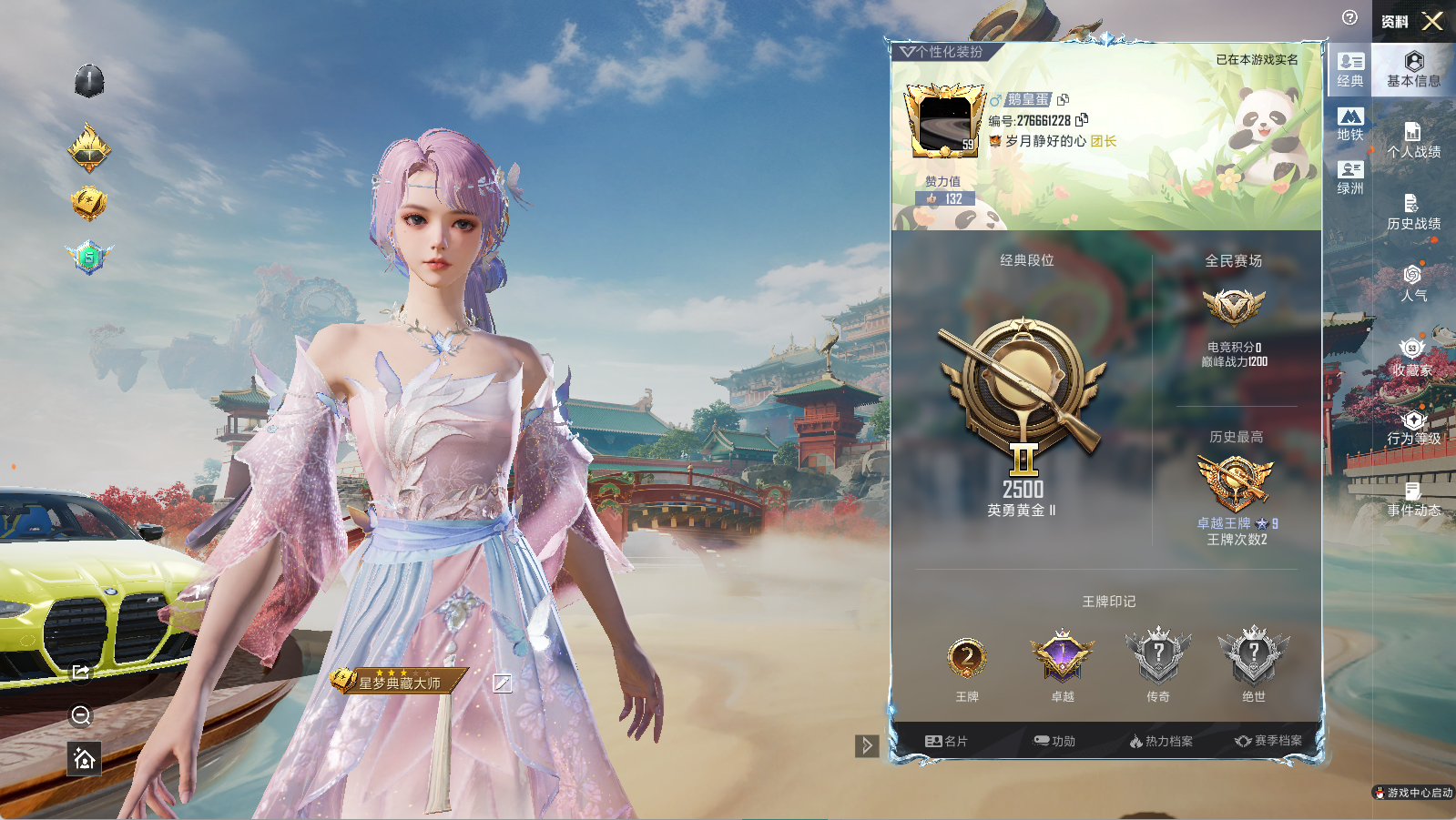Click the home icon button
The image size is (1456, 820).
84,758
